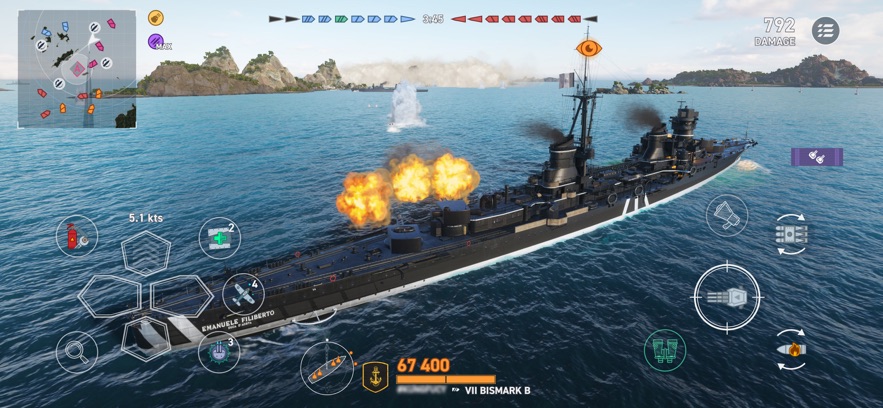Toggle binocular view
Image resolution: width=883 pixels, height=408 pixels.
tap(665, 351)
